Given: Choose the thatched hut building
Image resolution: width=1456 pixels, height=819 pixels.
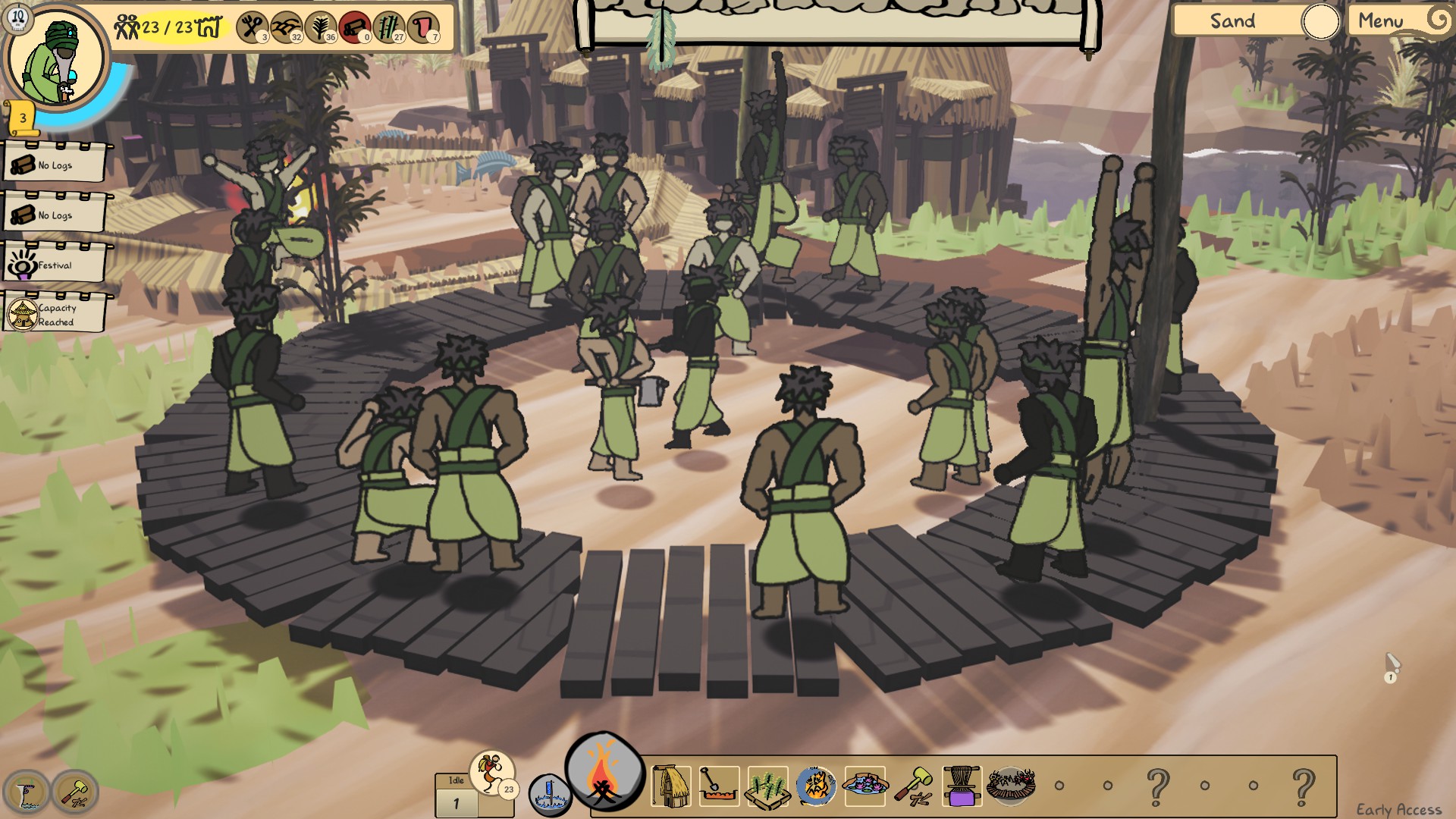Looking at the screenshot, I should pos(670,786).
